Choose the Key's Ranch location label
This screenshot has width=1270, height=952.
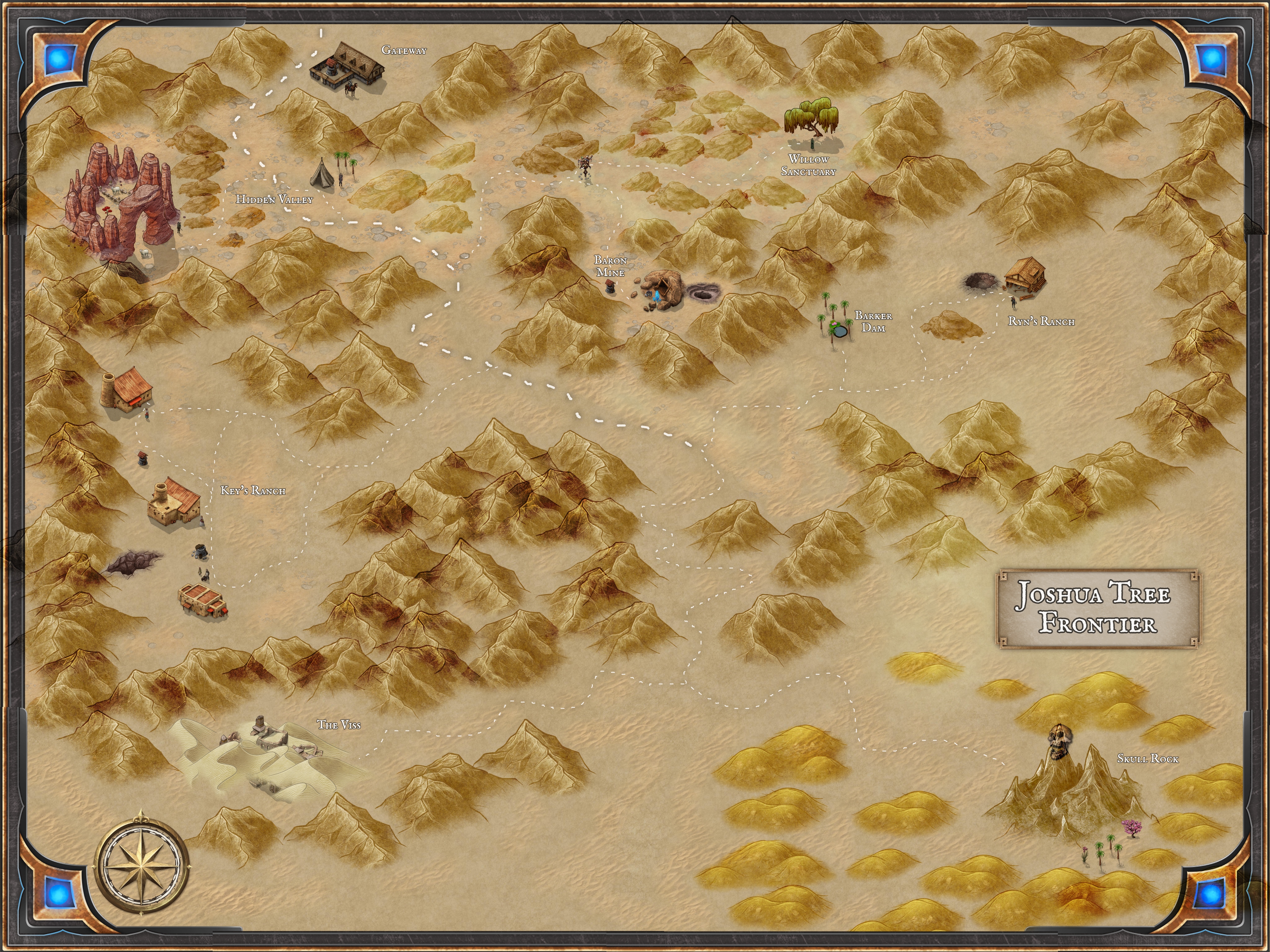click(253, 491)
